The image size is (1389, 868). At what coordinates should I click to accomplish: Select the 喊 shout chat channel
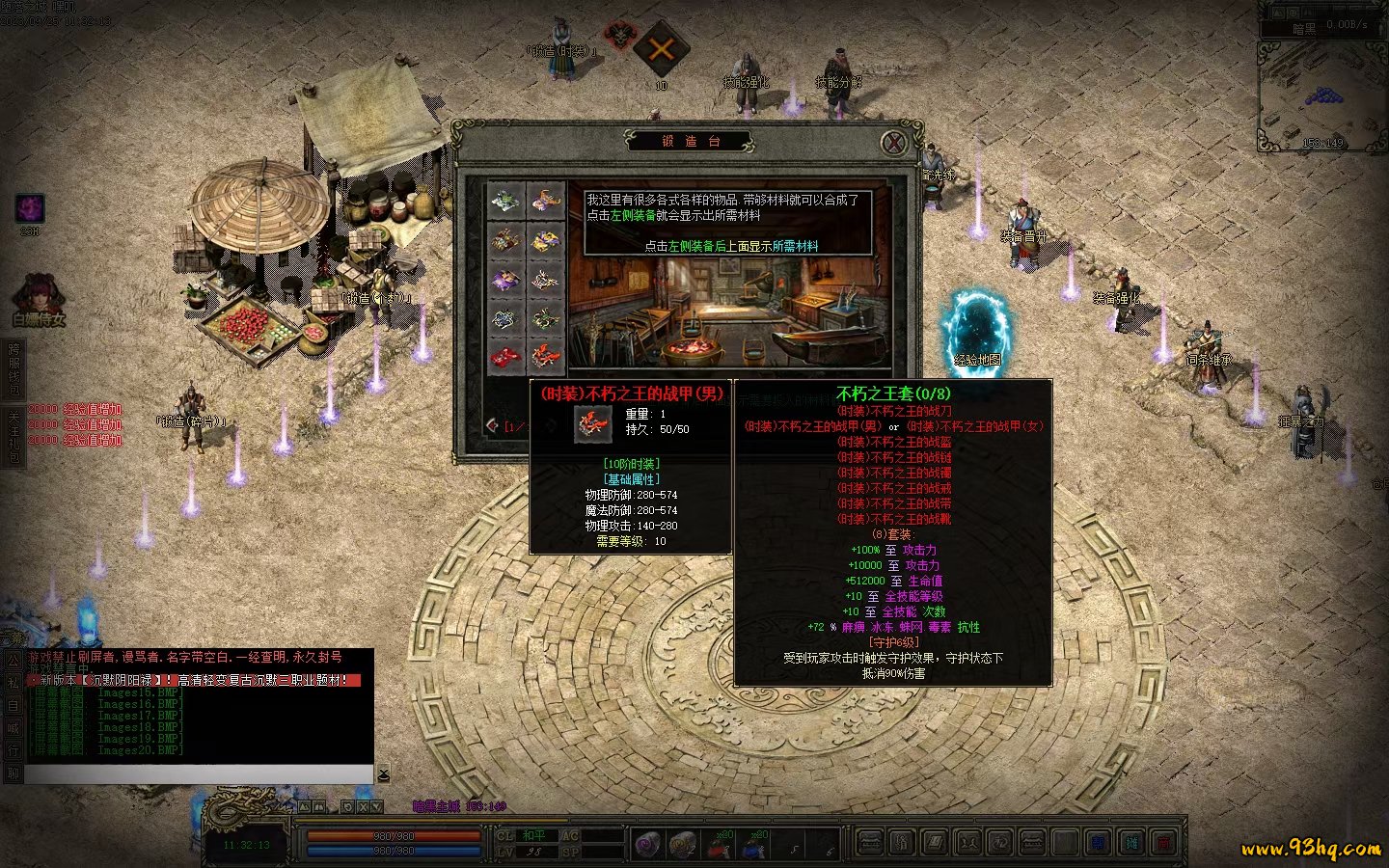pyautogui.click(x=14, y=728)
